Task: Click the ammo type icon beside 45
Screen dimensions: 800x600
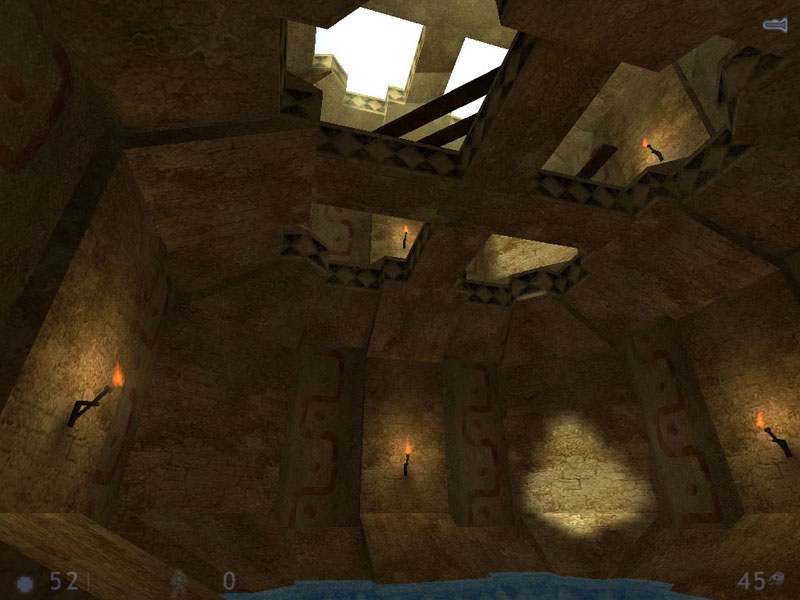Action: tap(781, 577)
